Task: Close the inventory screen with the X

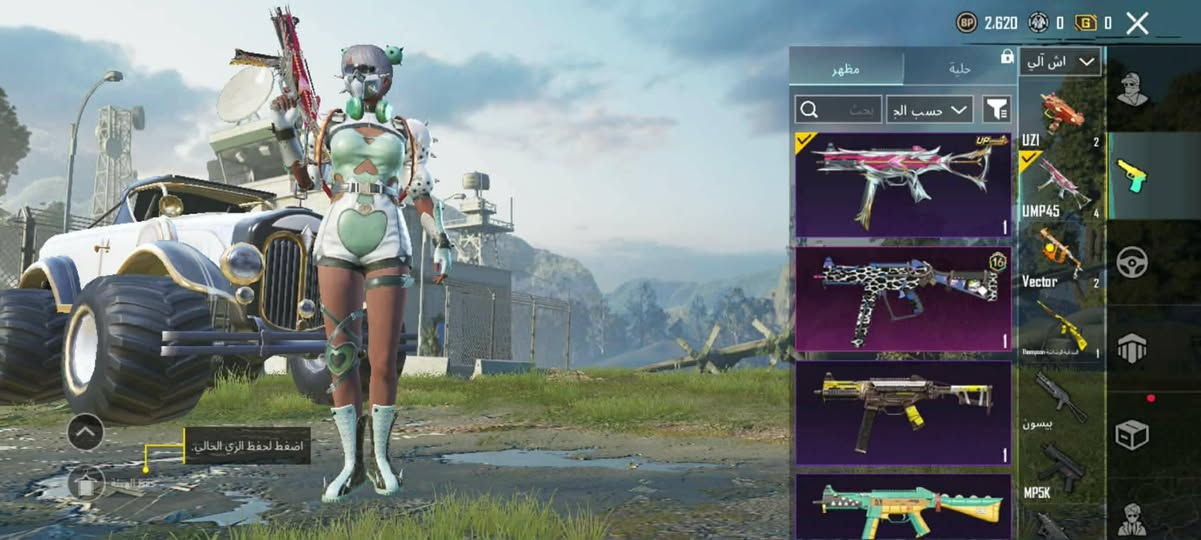Action: tap(1137, 23)
